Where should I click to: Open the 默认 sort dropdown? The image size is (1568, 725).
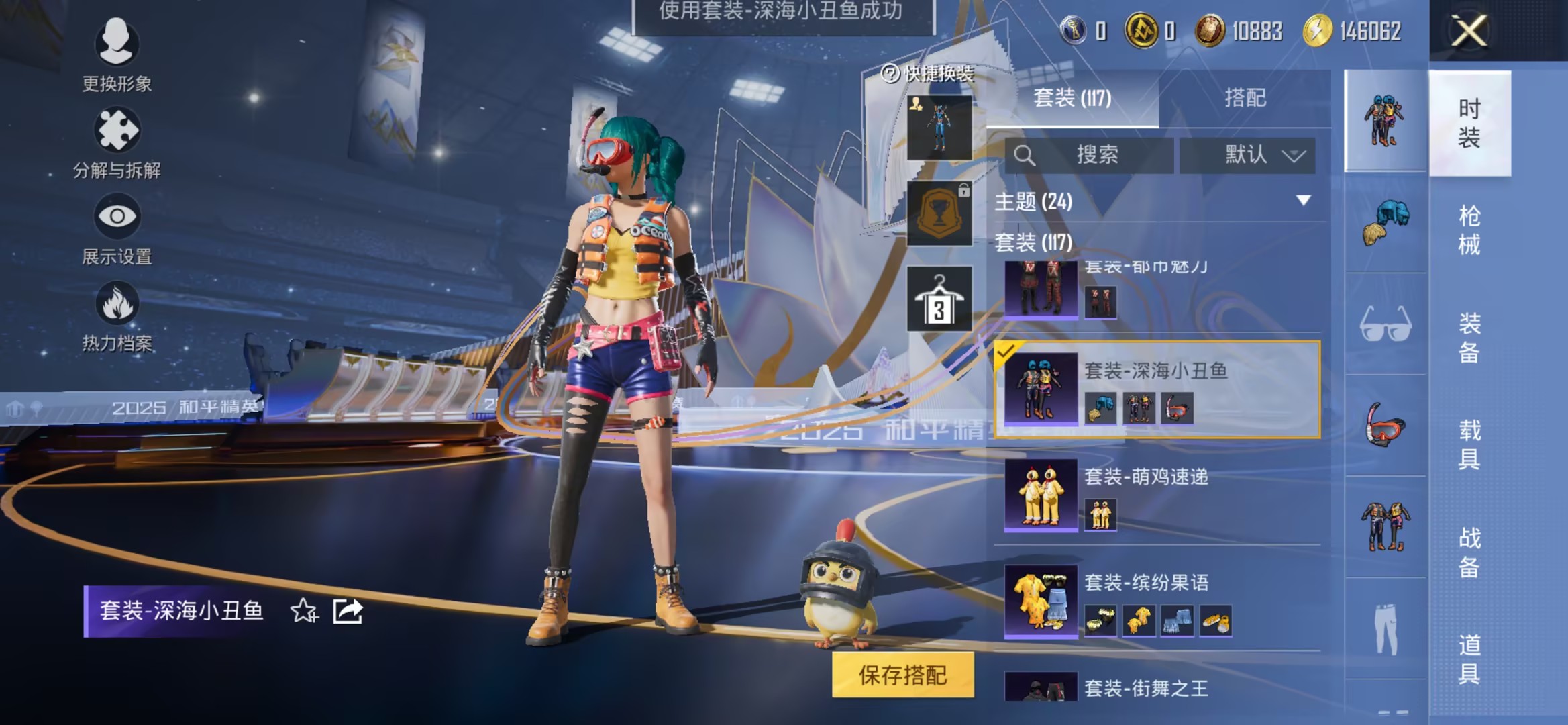point(1248,156)
